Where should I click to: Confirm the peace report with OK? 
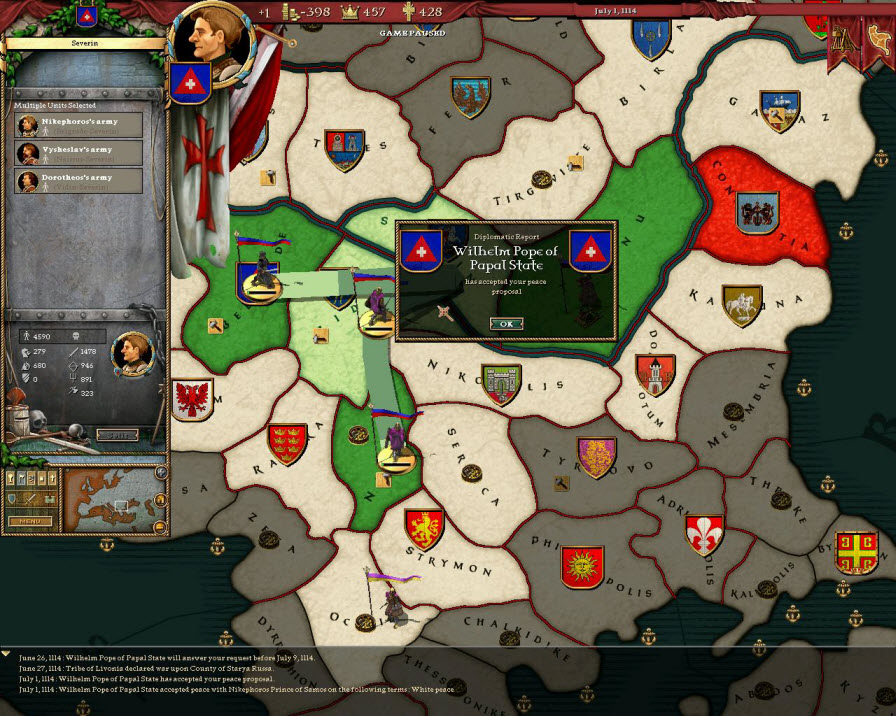click(x=506, y=323)
